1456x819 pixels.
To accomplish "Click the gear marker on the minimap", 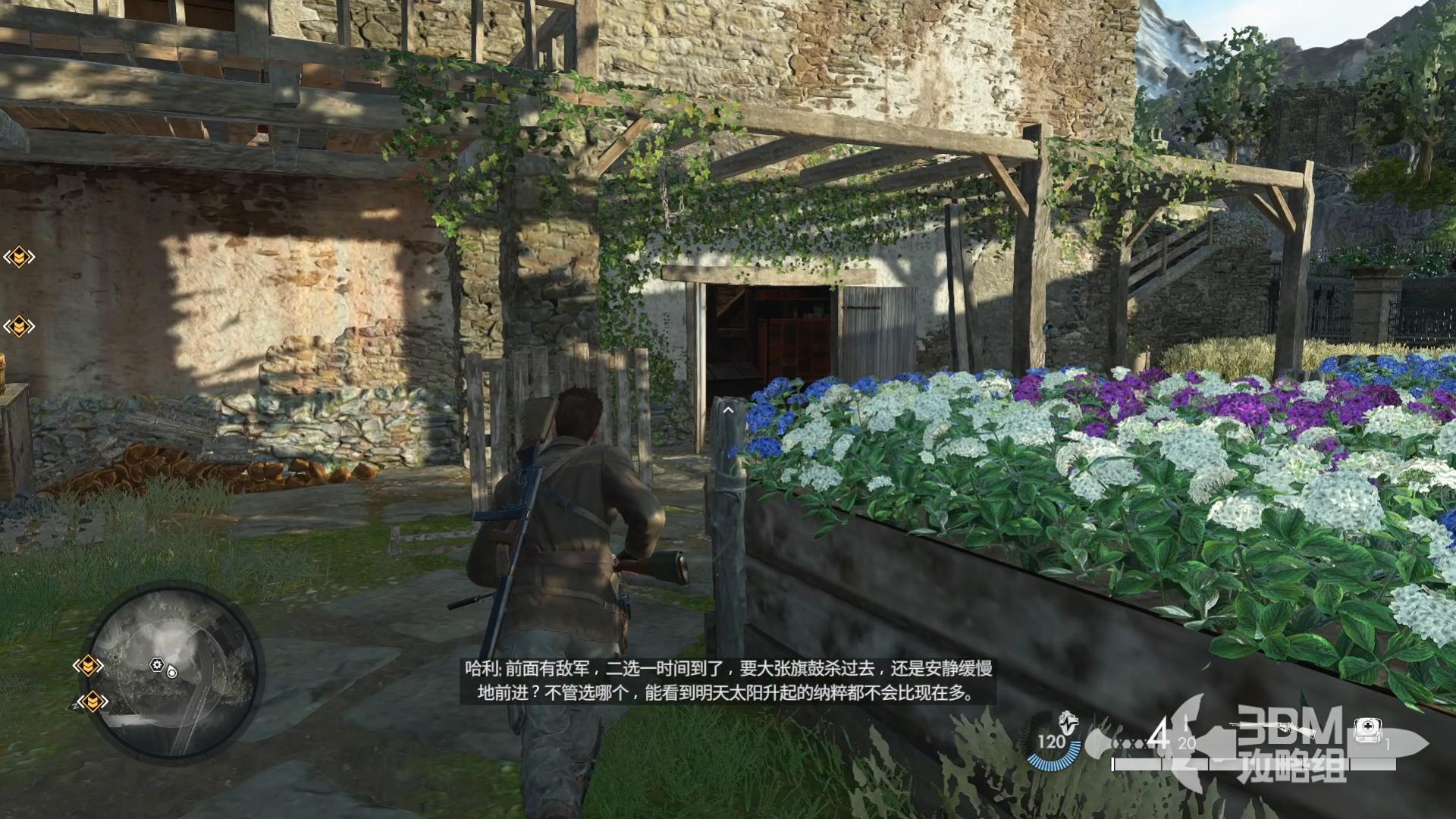I will pyautogui.click(x=157, y=665).
